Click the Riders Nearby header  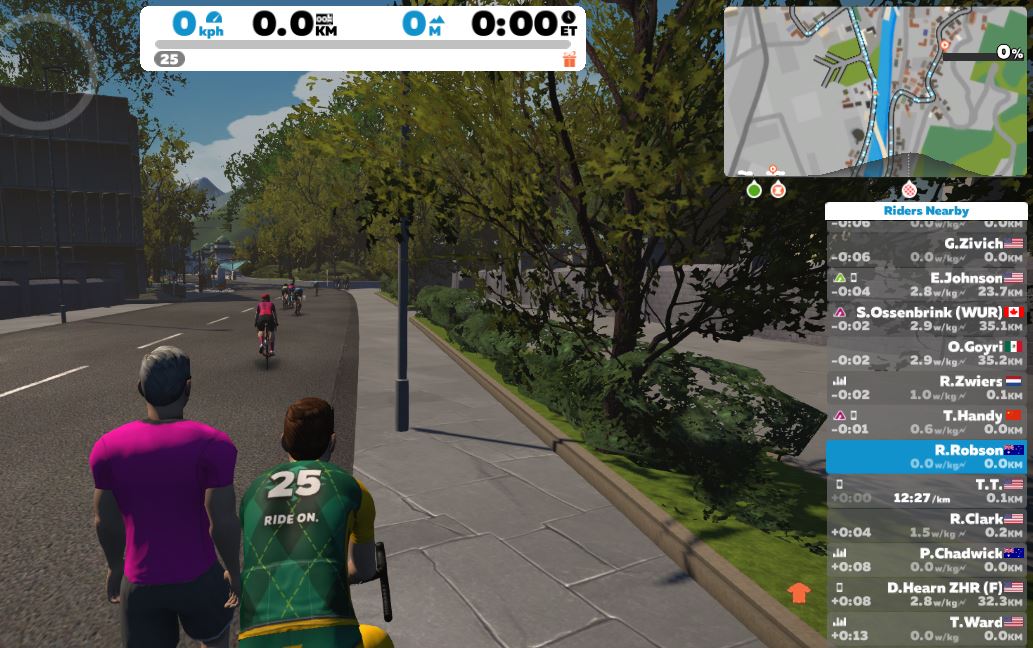point(926,211)
